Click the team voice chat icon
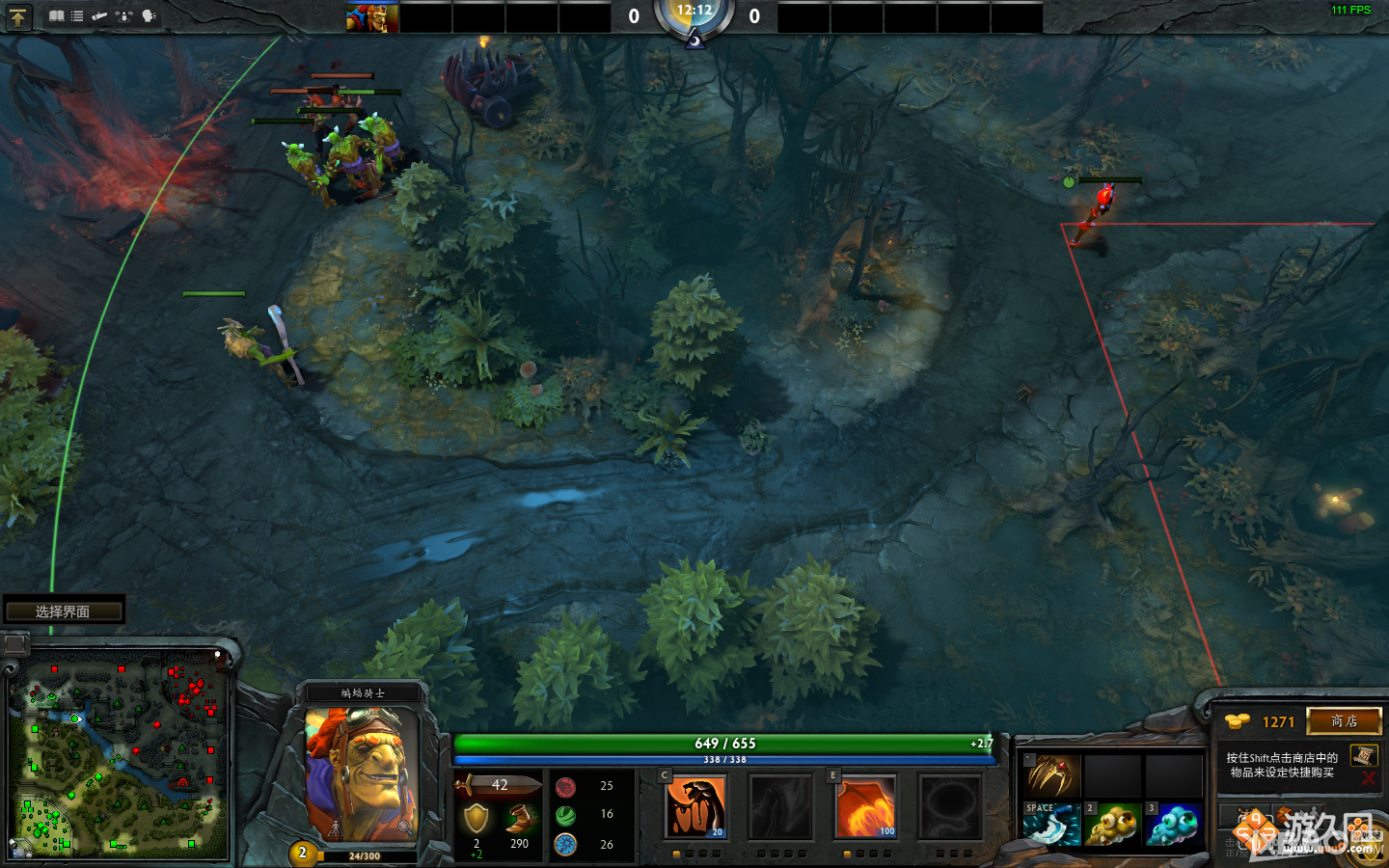This screenshot has height=868, width=1389. pos(147,16)
